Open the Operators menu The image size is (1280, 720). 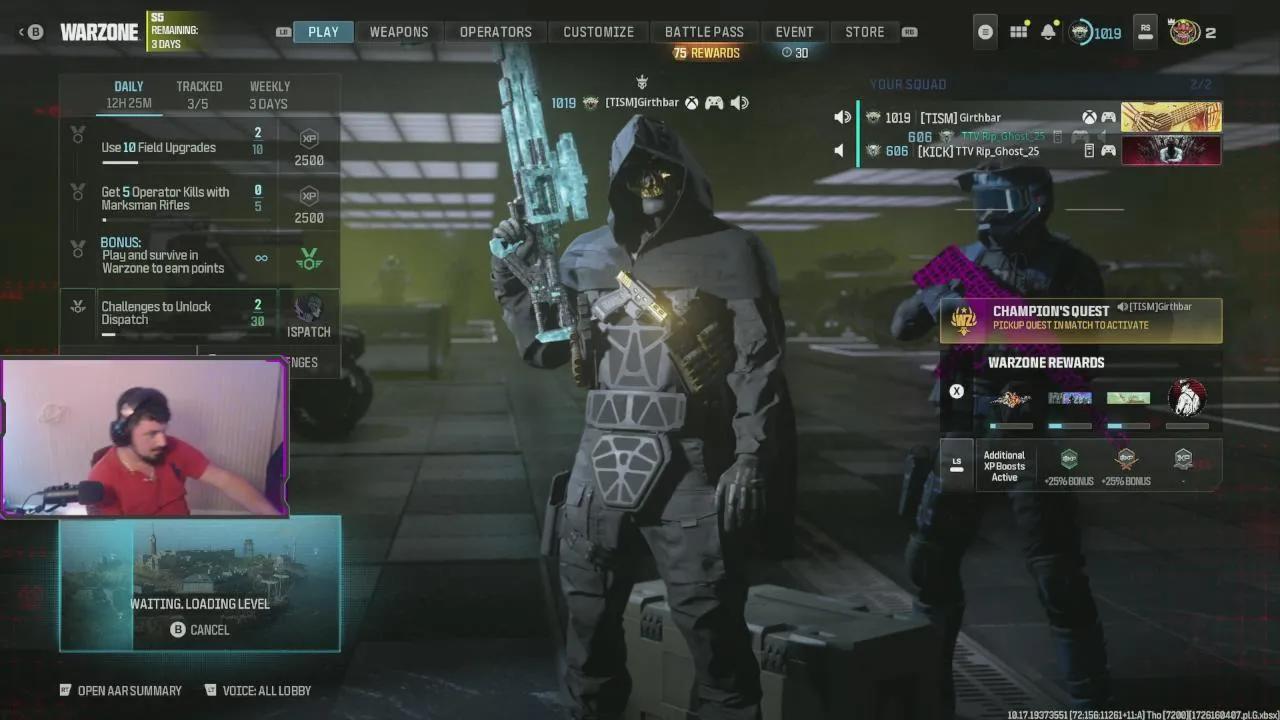point(495,31)
